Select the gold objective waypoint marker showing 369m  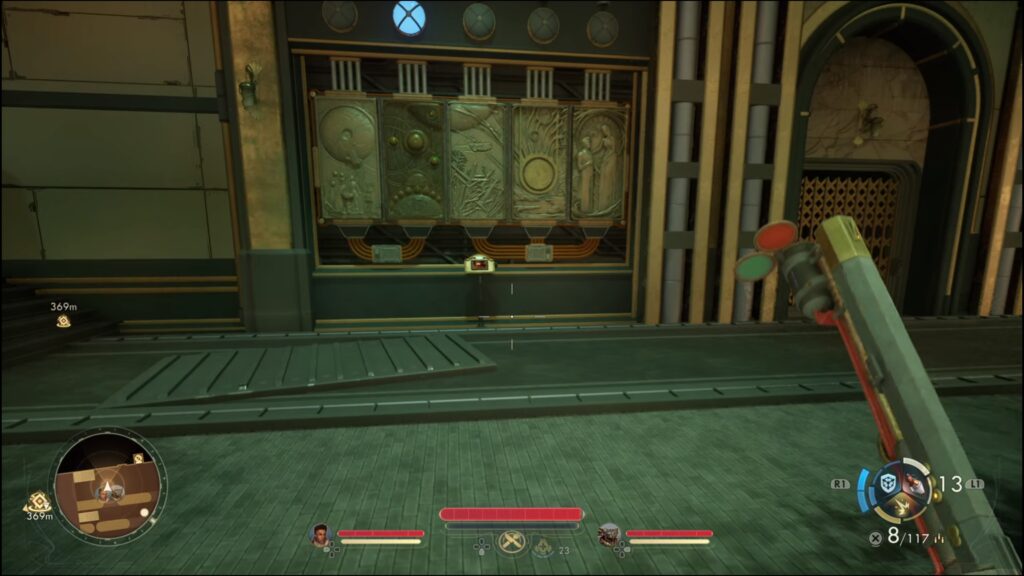[x=63, y=320]
